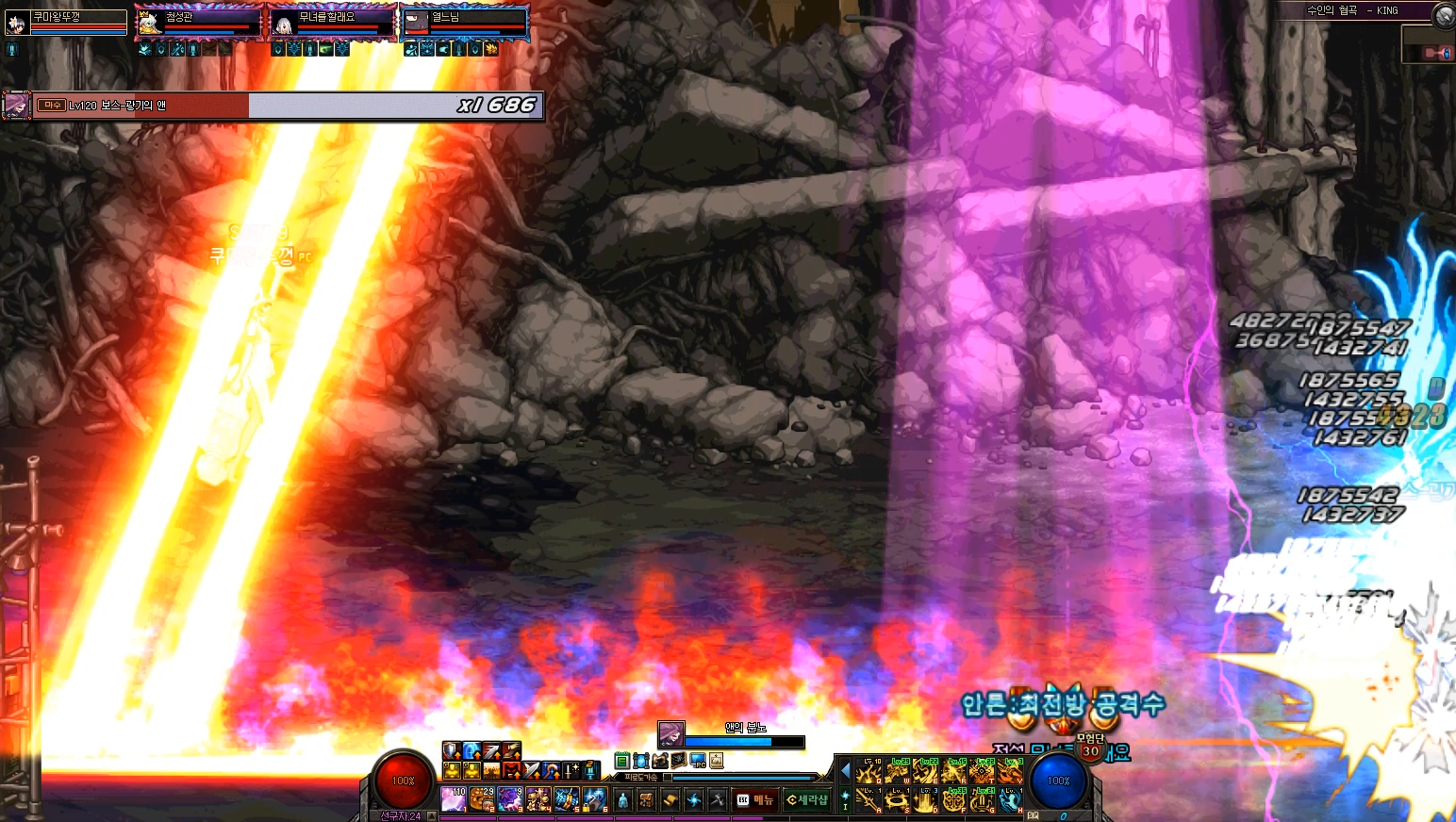Open the 세라샵 cash shop

click(807, 800)
